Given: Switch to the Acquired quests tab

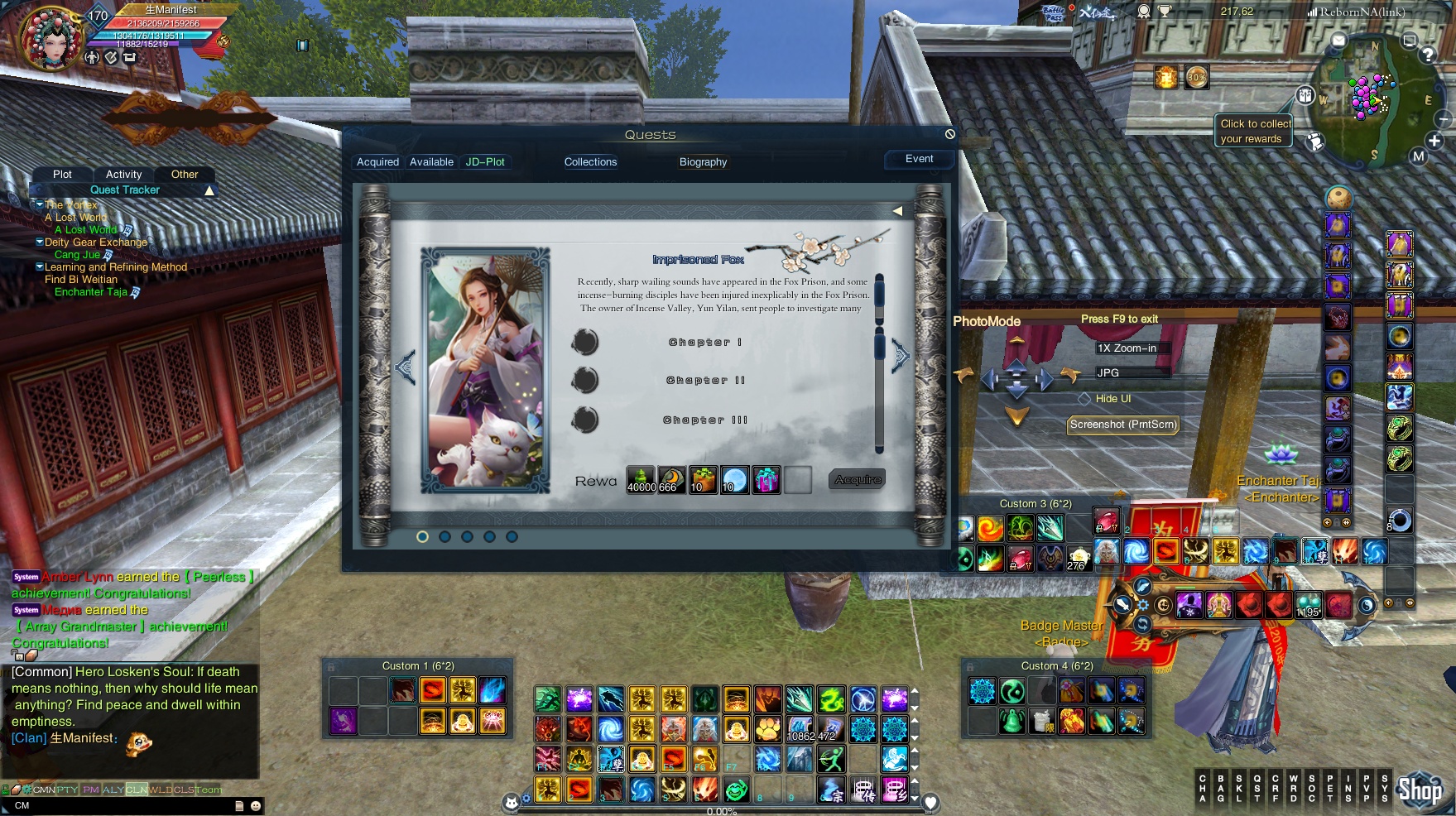Looking at the screenshot, I should tap(377, 162).
